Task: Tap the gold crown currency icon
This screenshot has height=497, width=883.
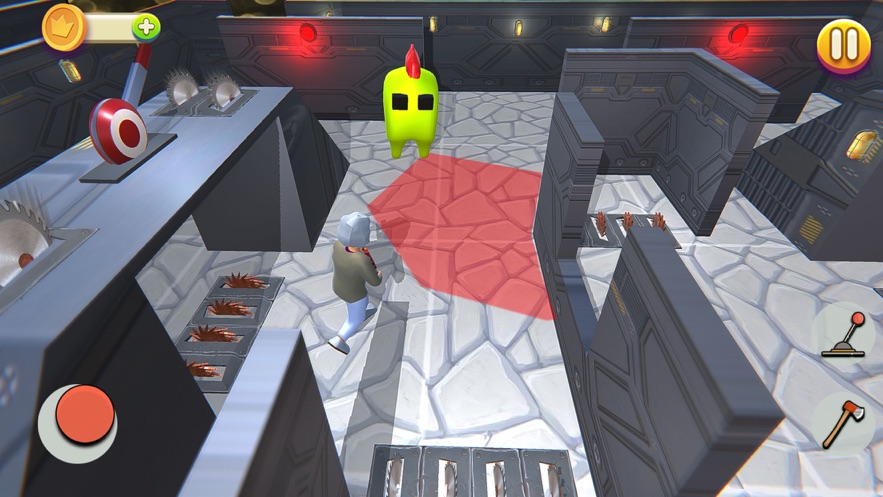Action: pos(62,27)
